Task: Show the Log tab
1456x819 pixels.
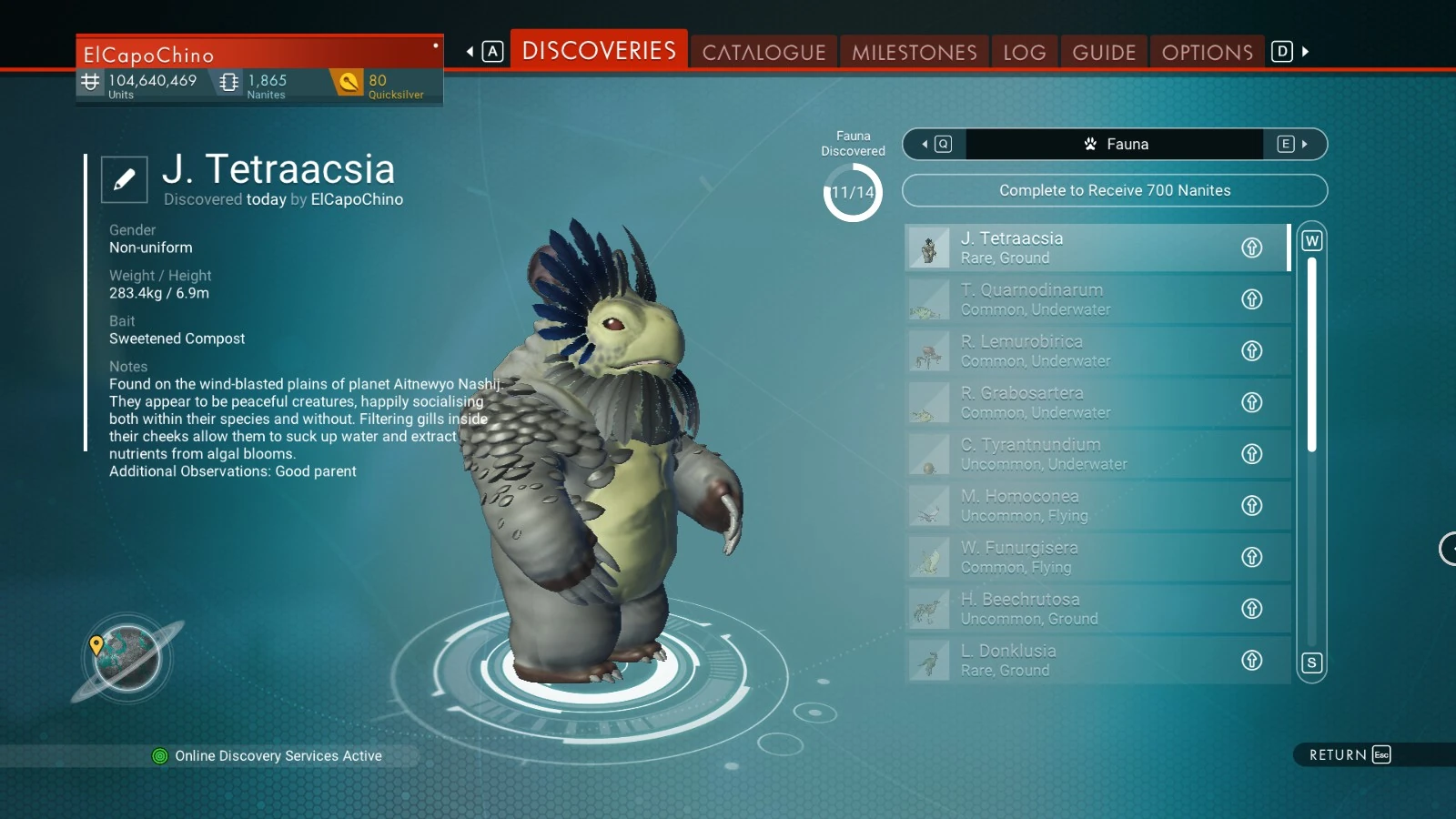Action: (1024, 52)
